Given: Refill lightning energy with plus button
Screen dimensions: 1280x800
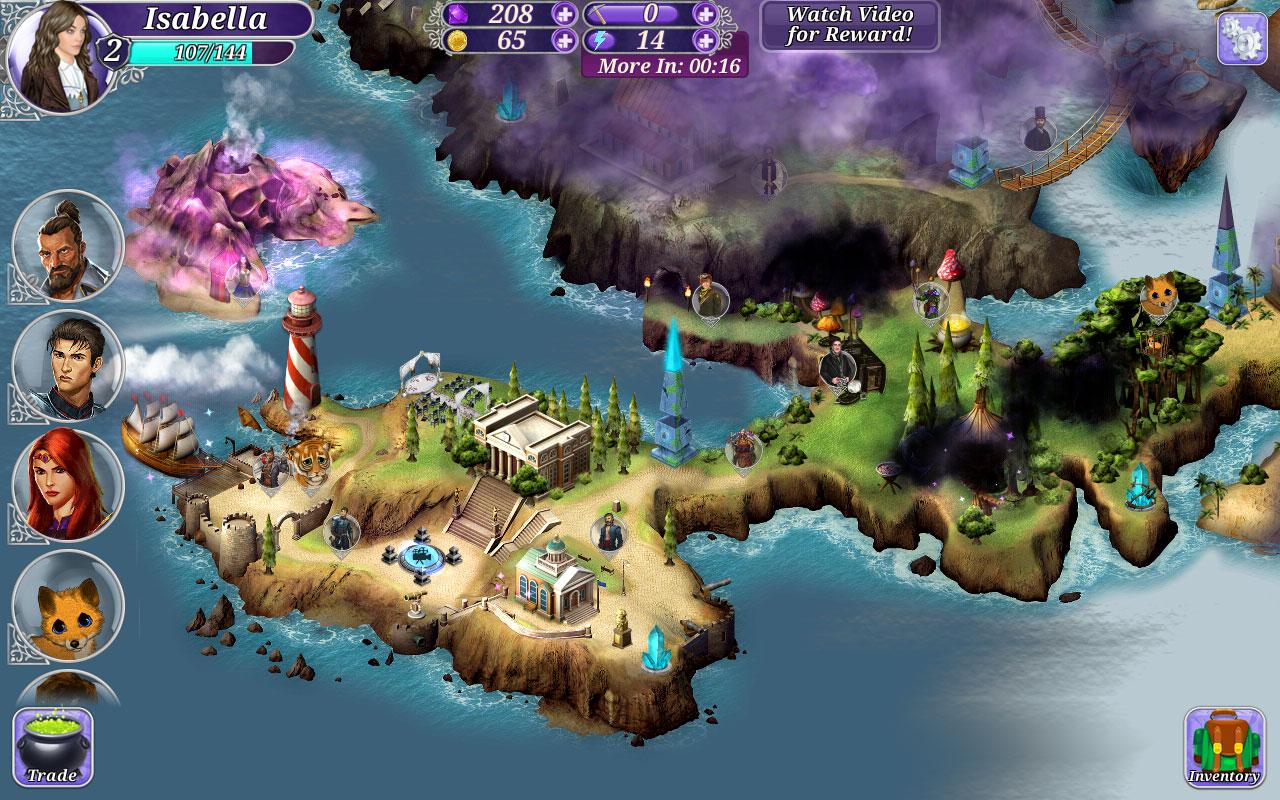Looking at the screenshot, I should 706,40.
